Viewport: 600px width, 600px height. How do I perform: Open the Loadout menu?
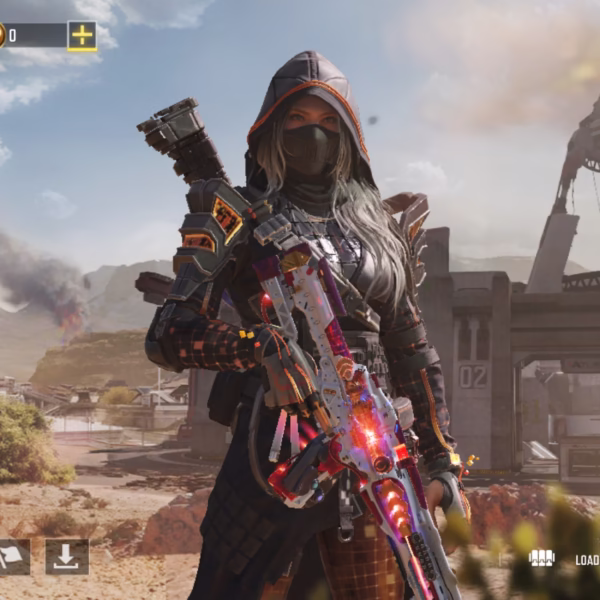coord(563,559)
